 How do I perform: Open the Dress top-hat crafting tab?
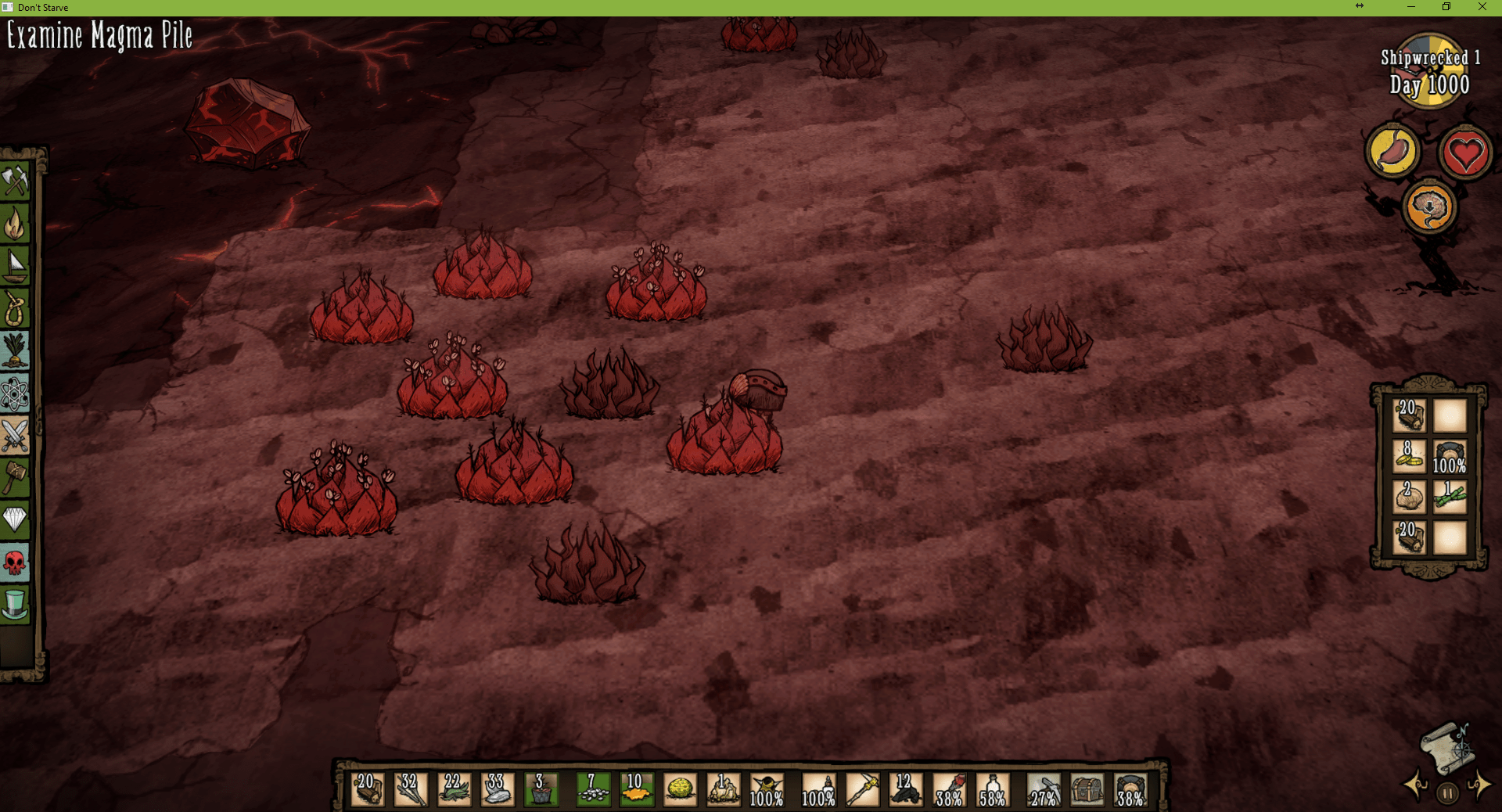click(16, 603)
